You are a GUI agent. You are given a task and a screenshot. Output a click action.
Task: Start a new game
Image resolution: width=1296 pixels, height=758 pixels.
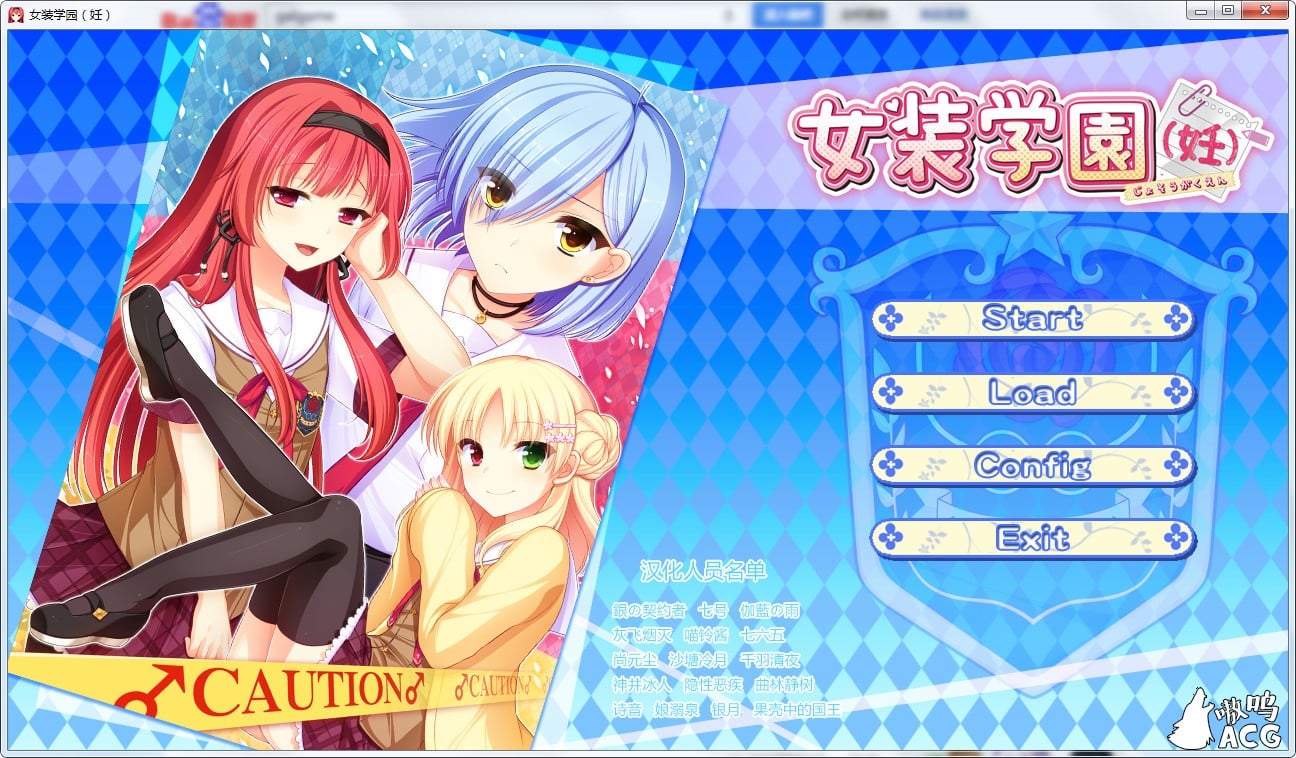(x=1034, y=320)
